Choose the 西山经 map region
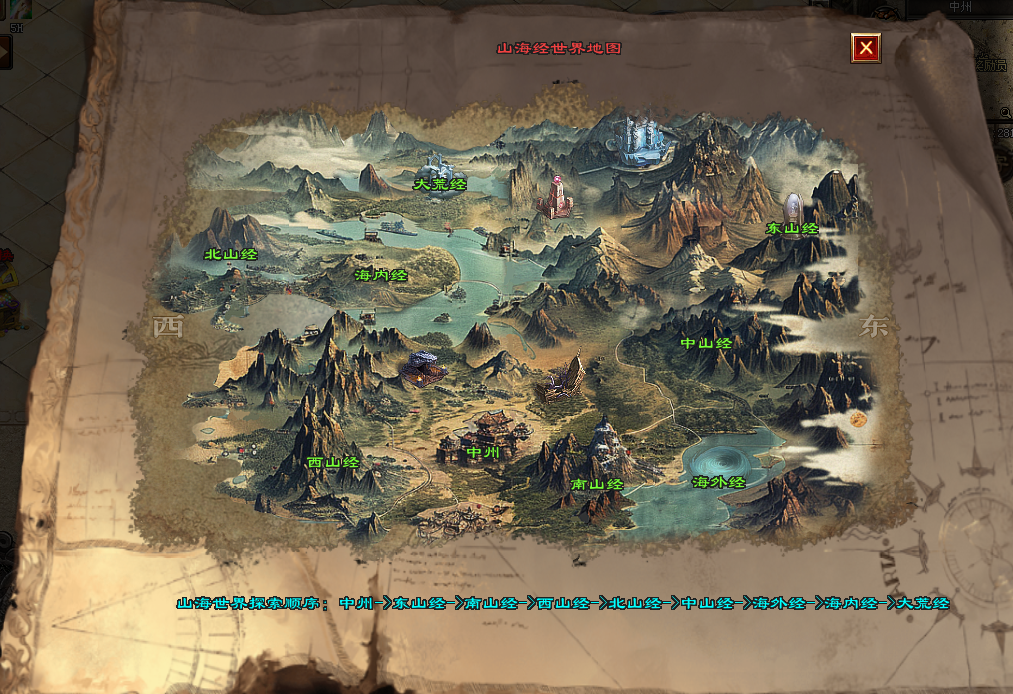The width and height of the screenshot is (1013, 694). (333, 462)
